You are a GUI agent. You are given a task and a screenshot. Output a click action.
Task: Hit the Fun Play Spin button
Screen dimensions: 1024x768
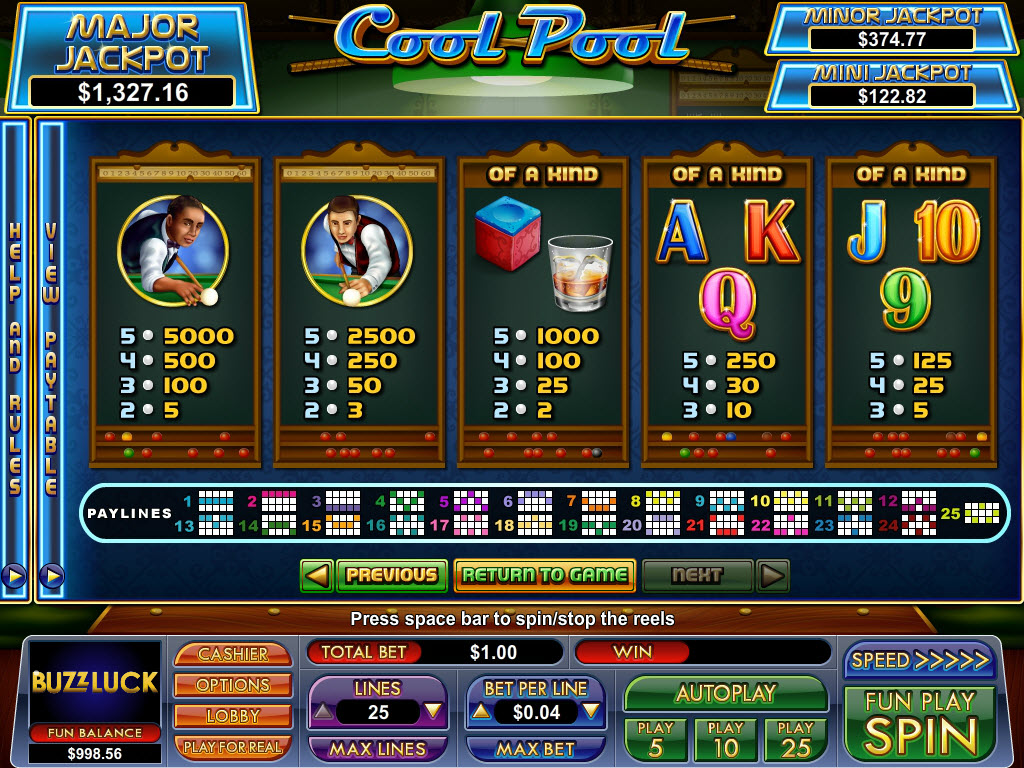(x=919, y=724)
